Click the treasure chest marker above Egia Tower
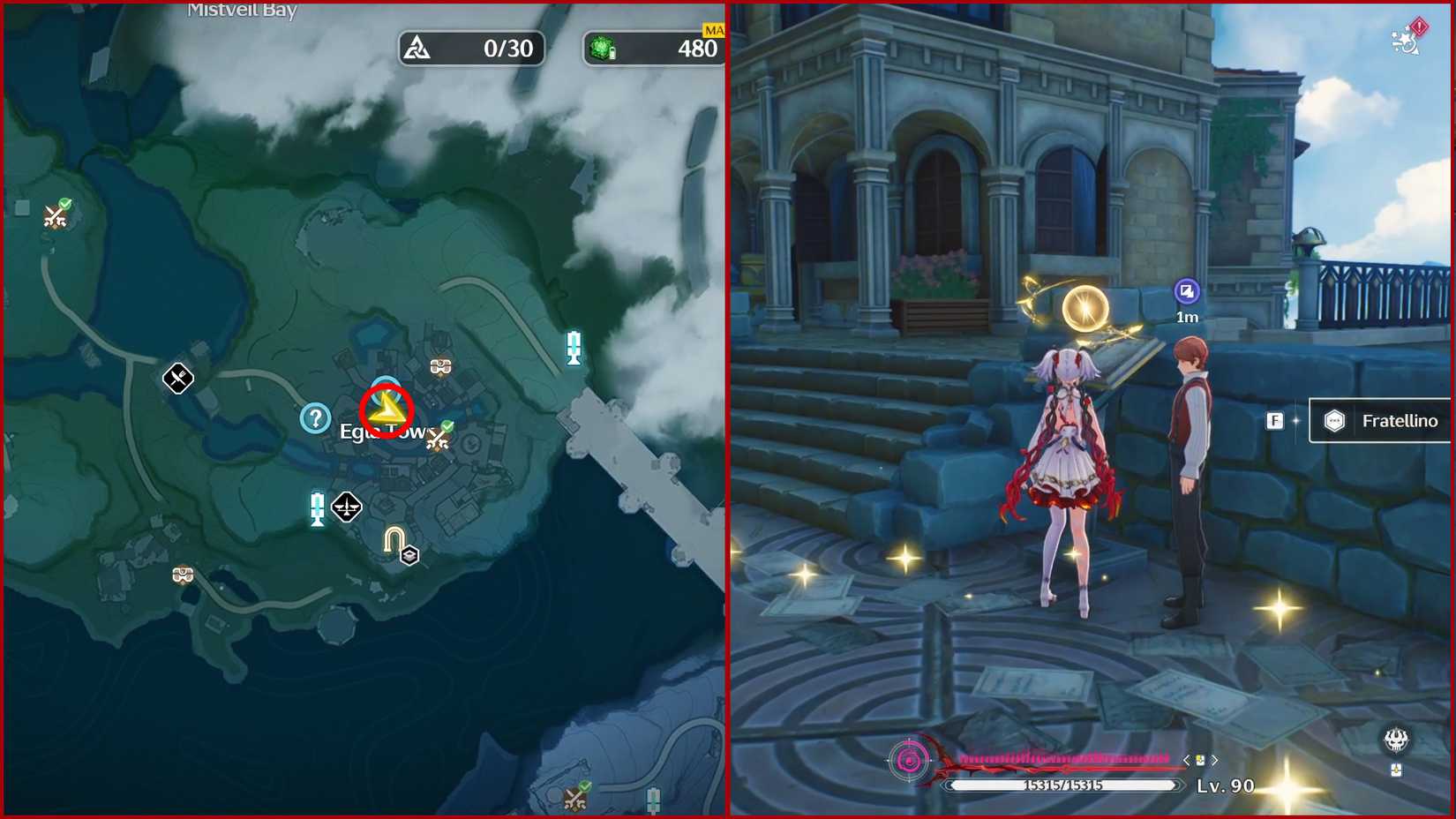The height and width of the screenshot is (819, 1456). tap(439, 364)
